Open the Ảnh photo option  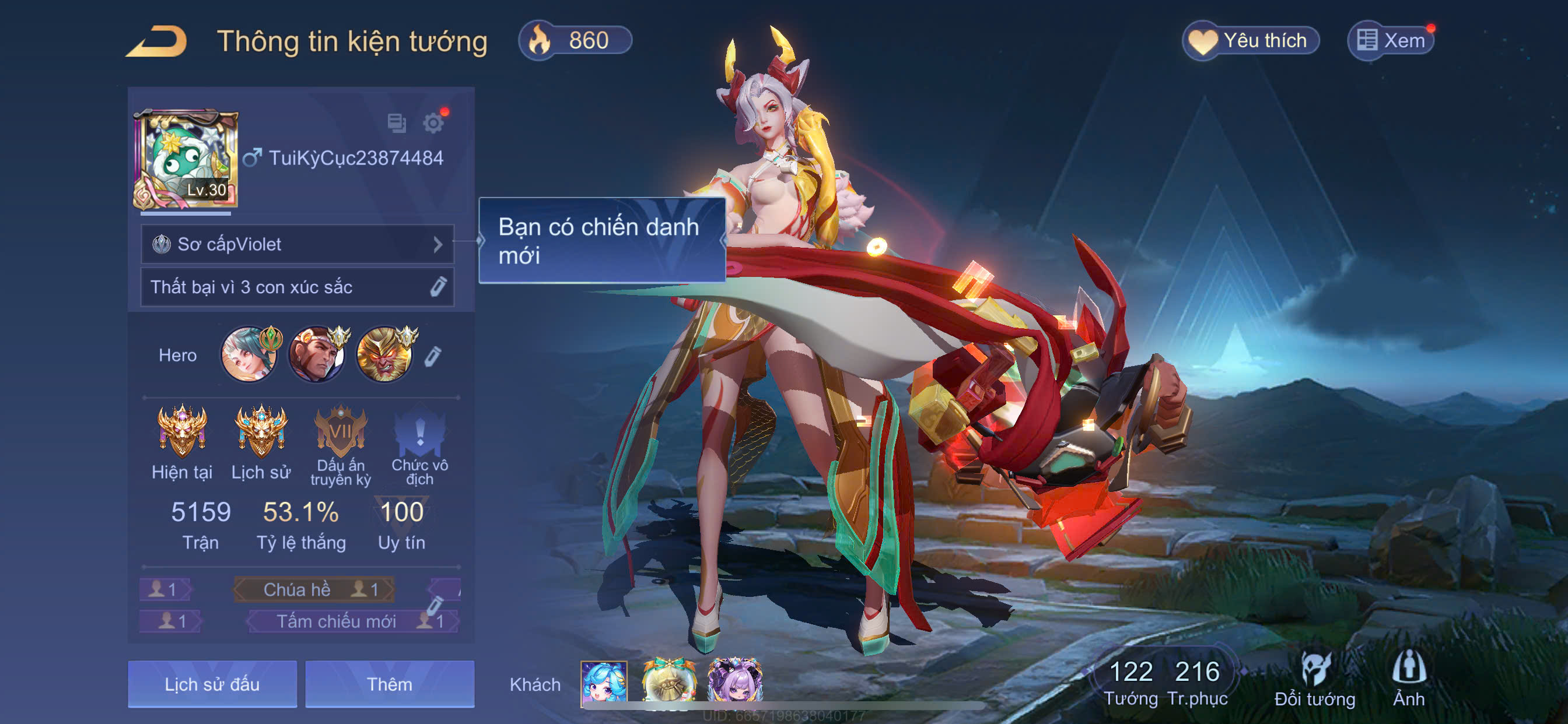(x=1409, y=679)
